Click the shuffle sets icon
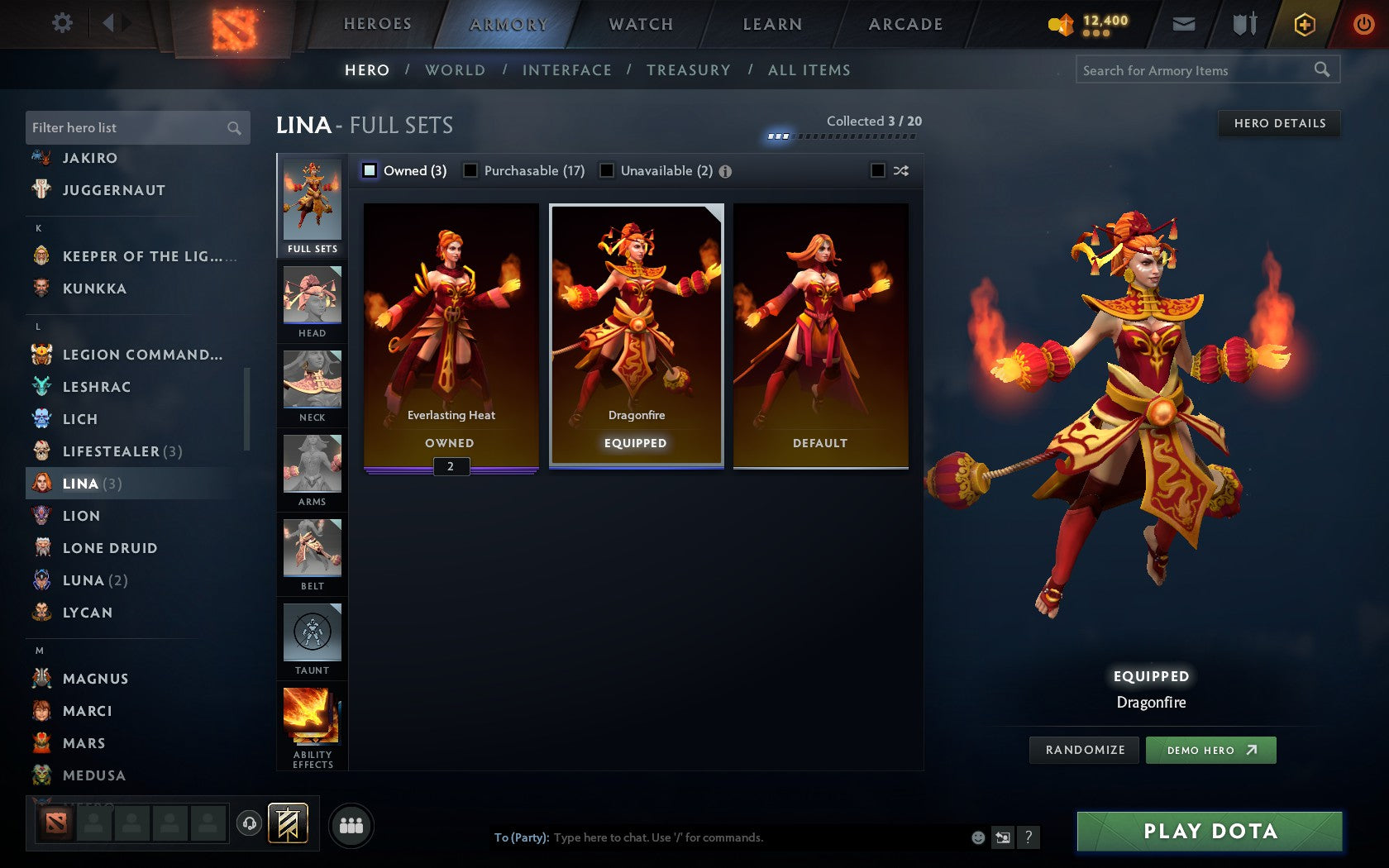Image resolution: width=1389 pixels, height=868 pixels. point(900,170)
